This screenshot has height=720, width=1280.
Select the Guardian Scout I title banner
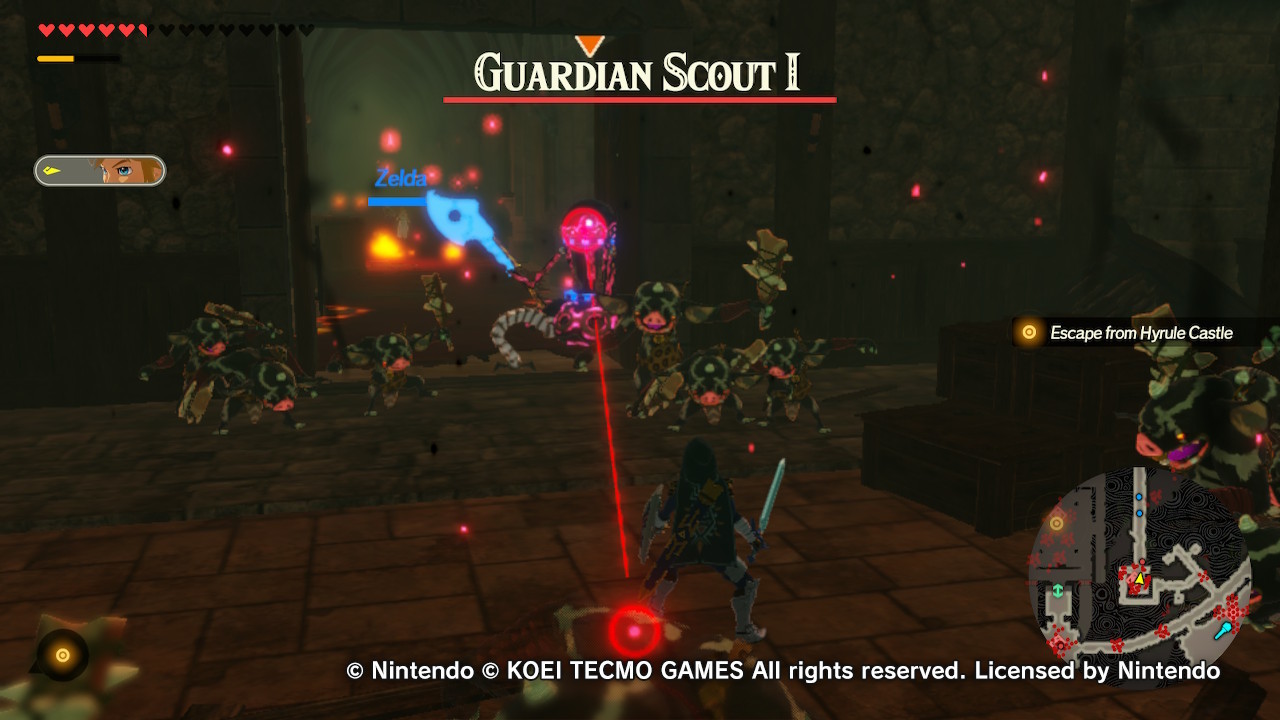(x=639, y=72)
